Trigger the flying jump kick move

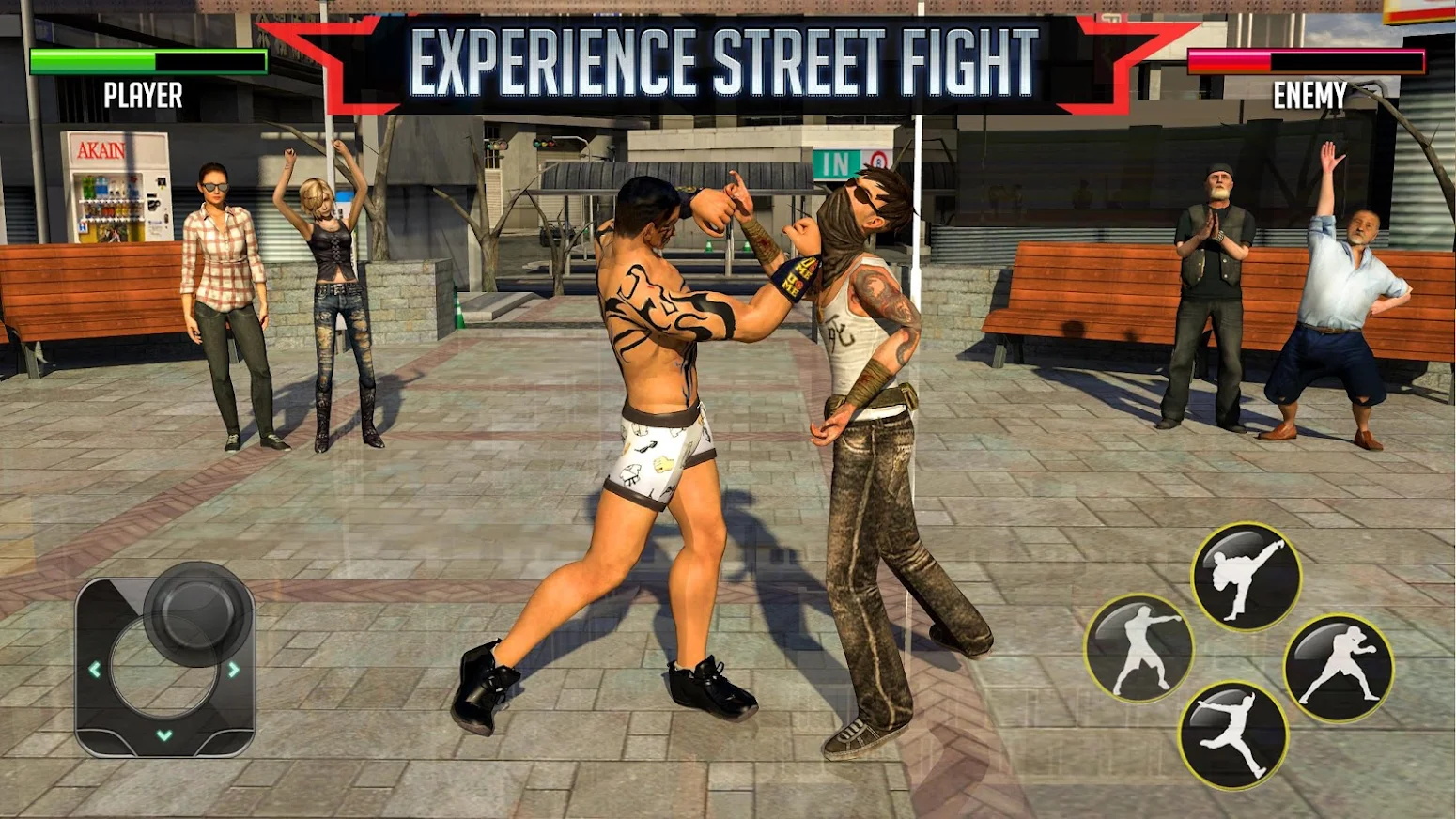click(1232, 735)
